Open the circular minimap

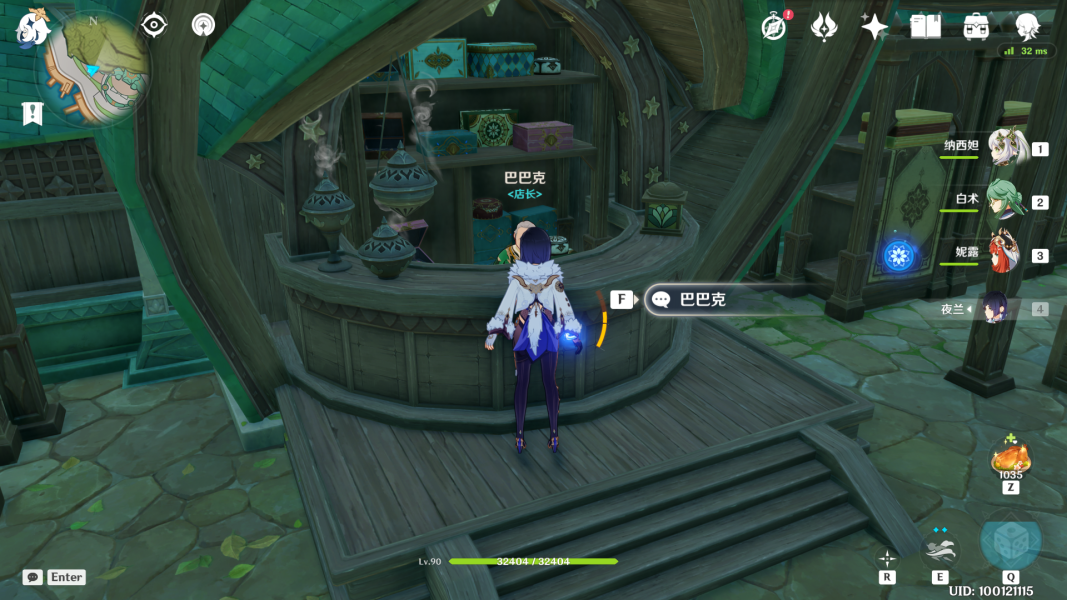pos(97,68)
